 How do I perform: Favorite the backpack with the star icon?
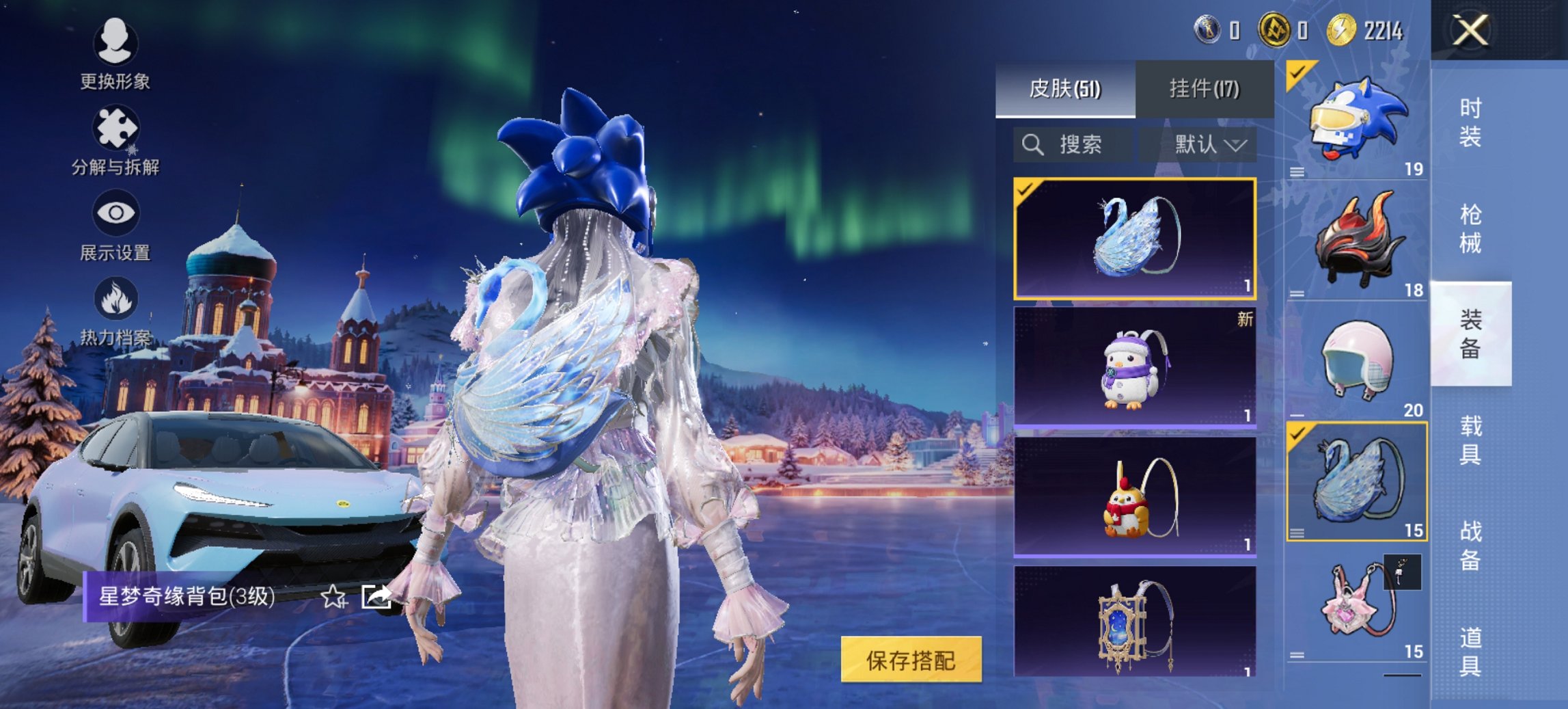click(333, 597)
